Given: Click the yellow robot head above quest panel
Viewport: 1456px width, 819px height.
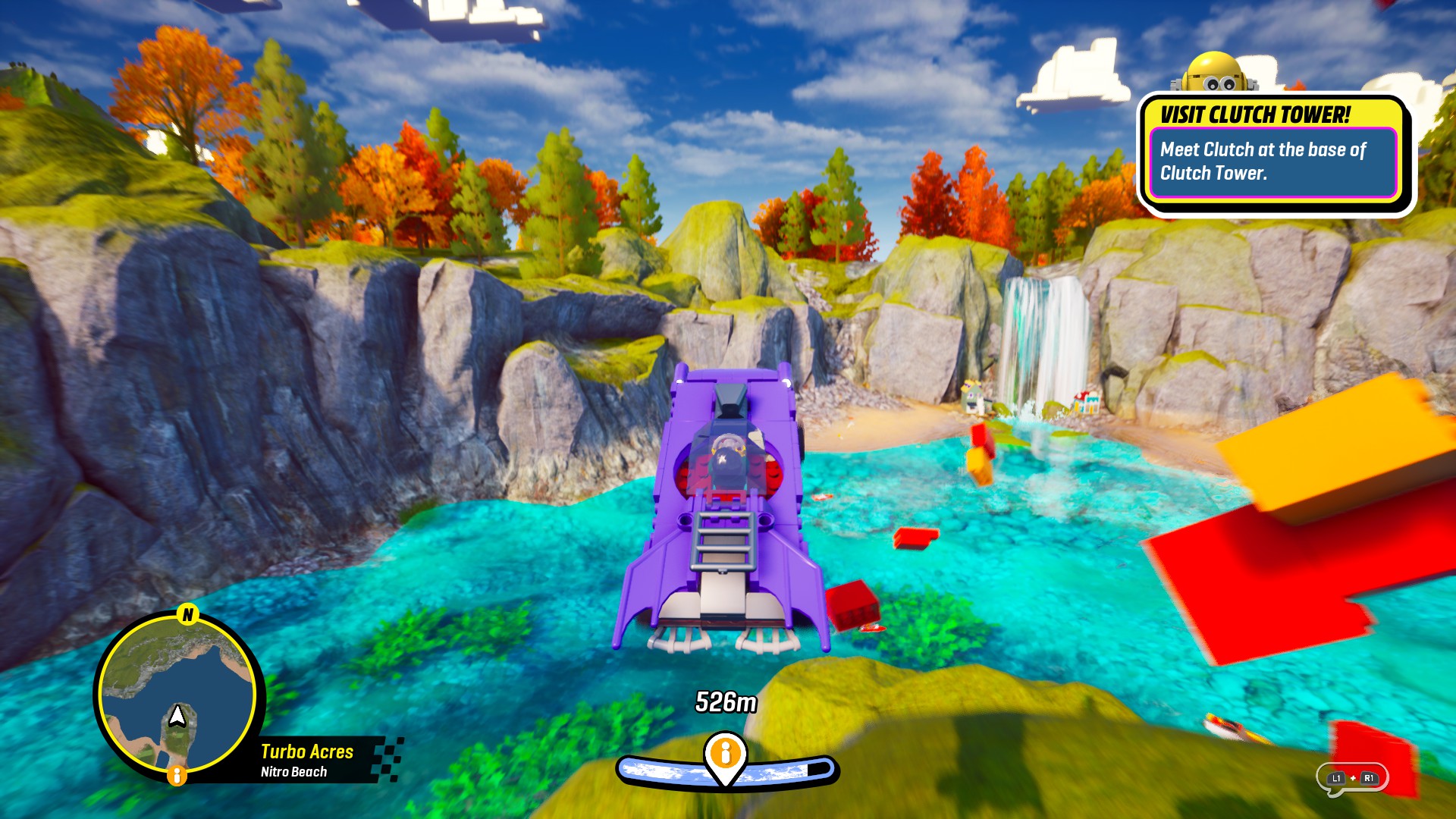Looking at the screenshot, I should coord(1214,72).
